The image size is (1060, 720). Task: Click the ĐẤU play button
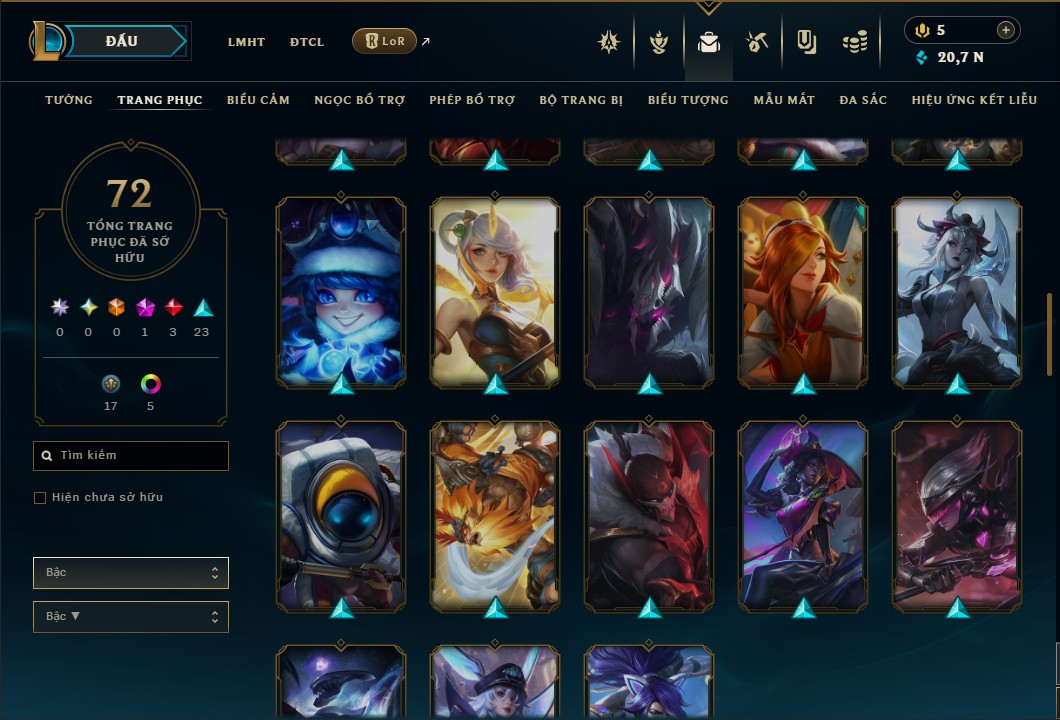pos(122,41)
